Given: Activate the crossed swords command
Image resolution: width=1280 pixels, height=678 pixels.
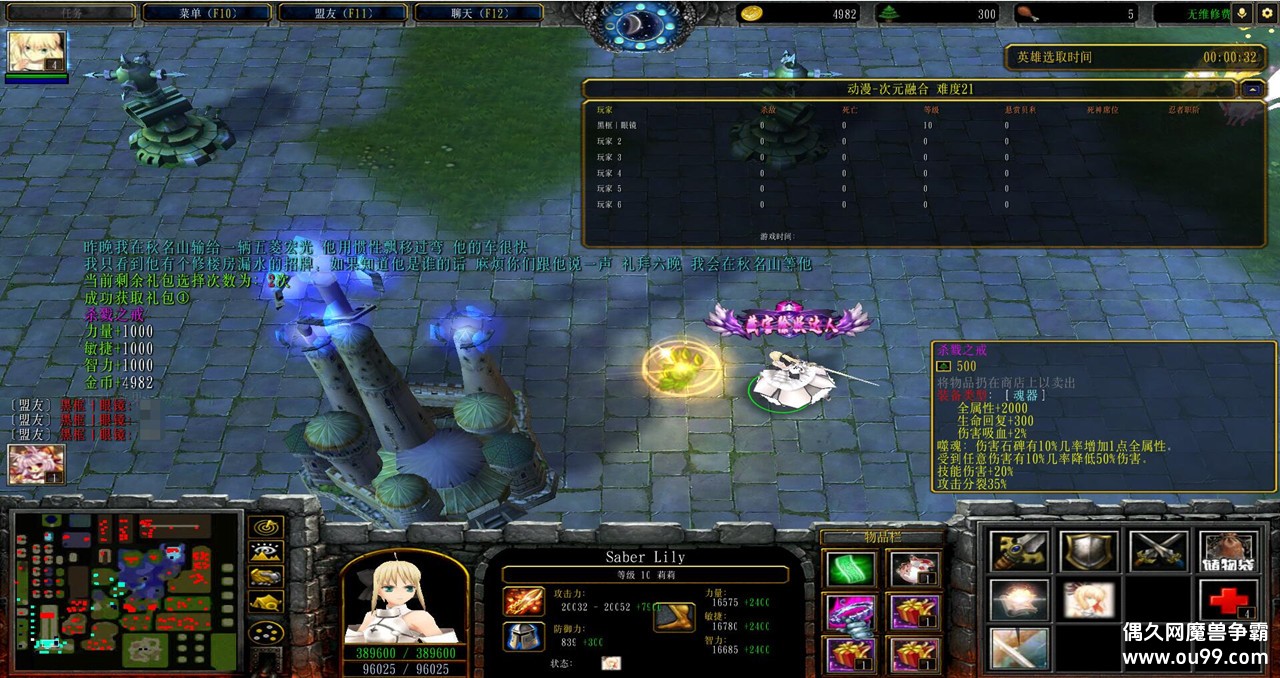Looking at the screenshot, I should click(1158, 551).
